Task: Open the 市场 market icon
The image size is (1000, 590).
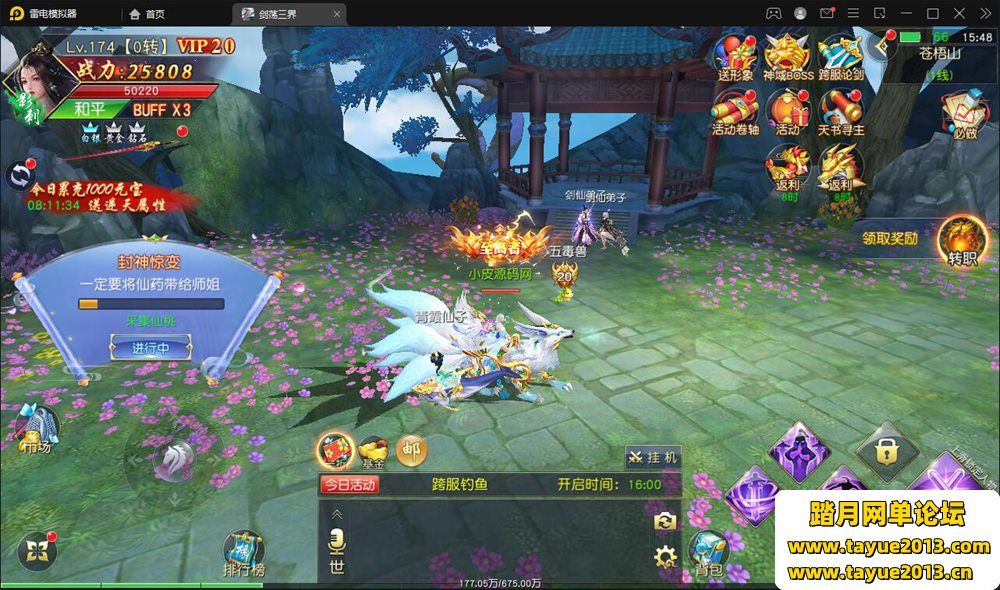Action: pyautogui.click(x=38, y=428)
